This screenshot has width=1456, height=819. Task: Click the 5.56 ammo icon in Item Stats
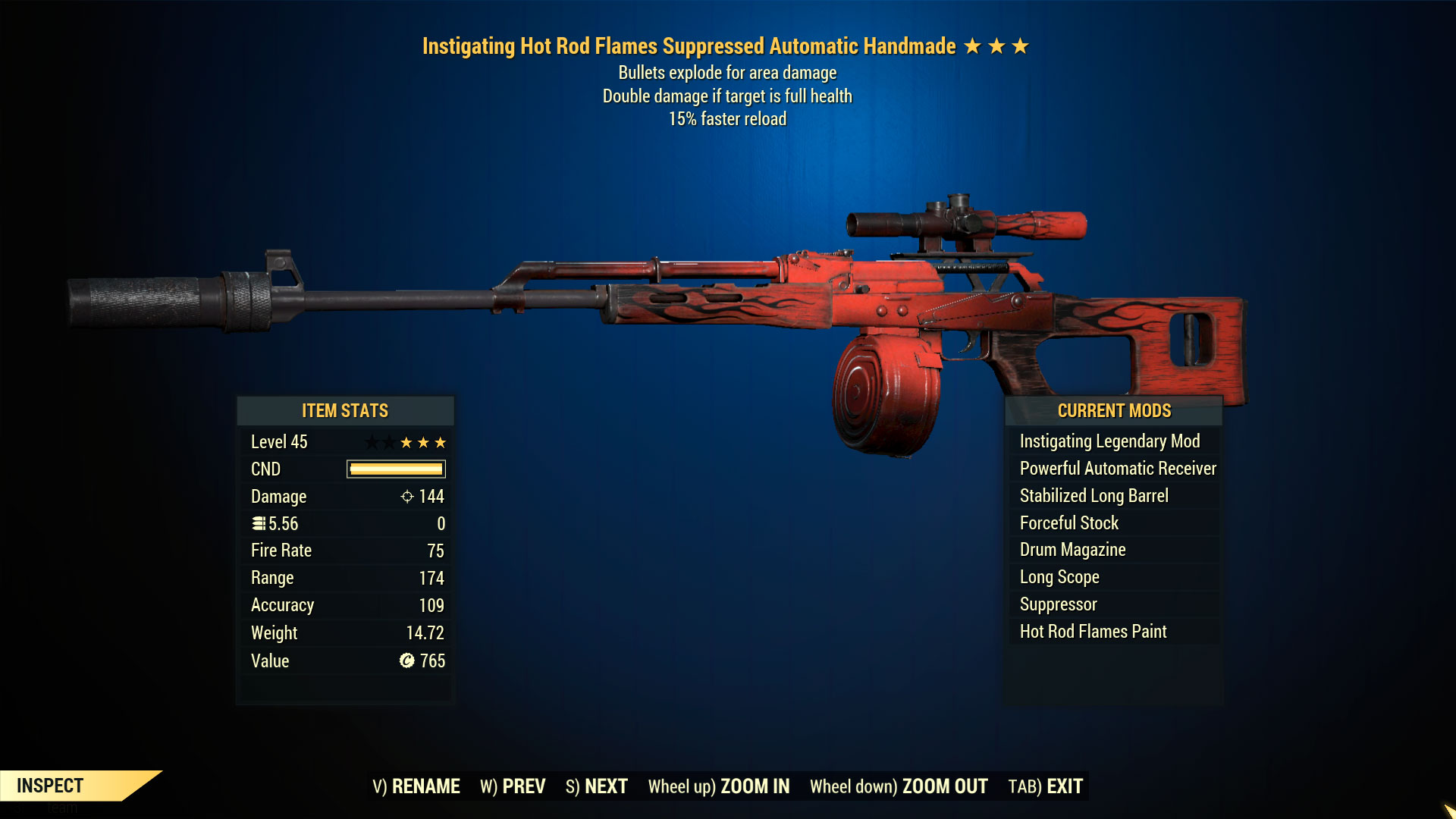coord(258,523)
